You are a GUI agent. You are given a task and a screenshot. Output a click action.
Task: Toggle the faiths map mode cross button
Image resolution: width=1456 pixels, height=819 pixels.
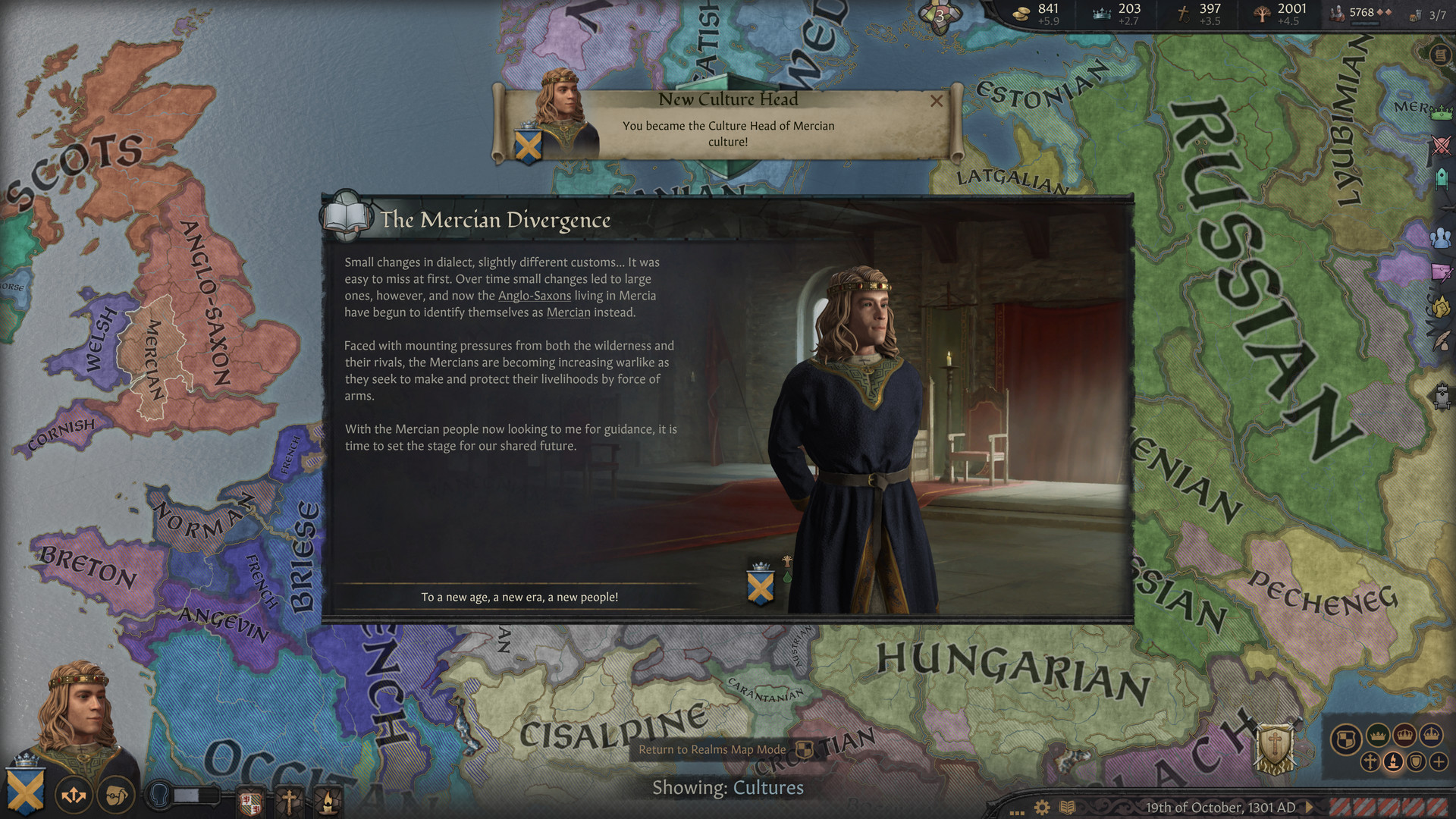point(1370,761)
